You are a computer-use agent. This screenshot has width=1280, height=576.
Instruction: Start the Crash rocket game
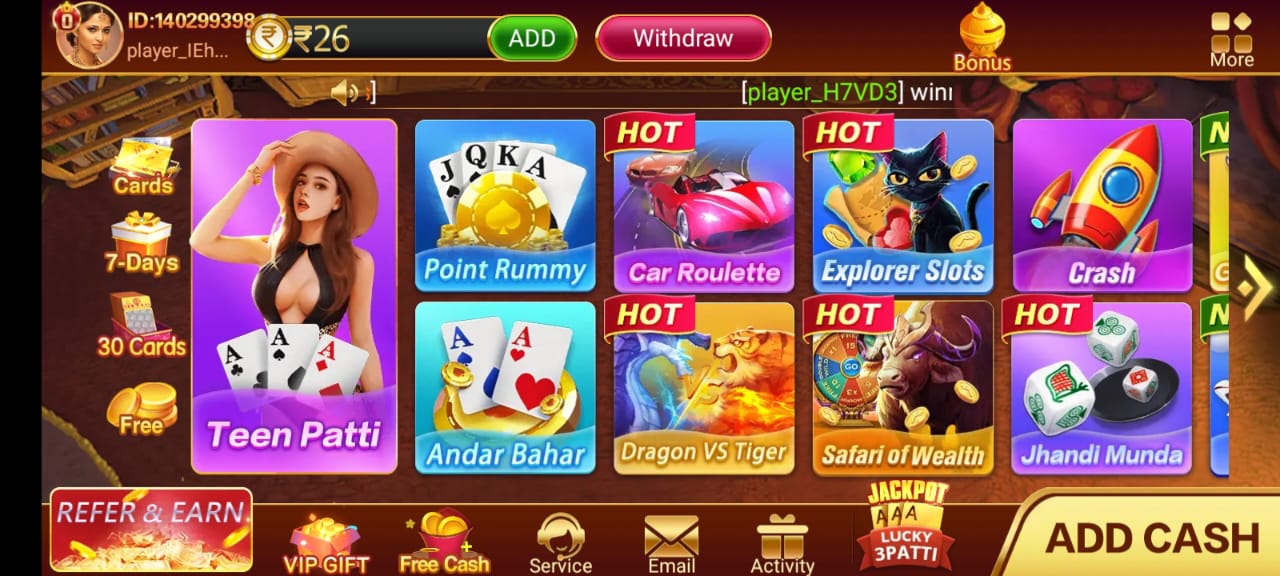[1102, 205]
